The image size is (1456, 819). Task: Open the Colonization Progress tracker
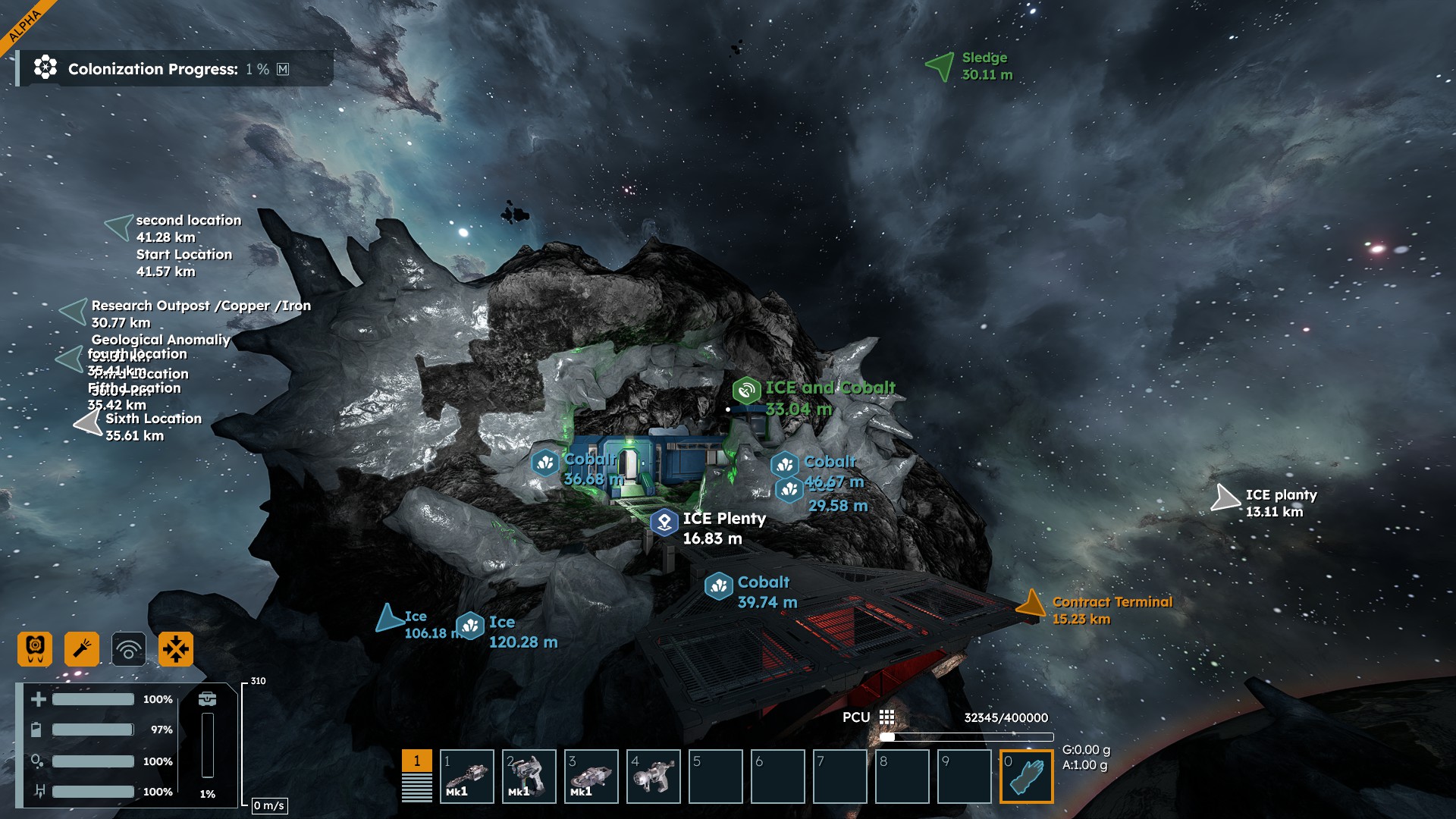(x=173, y=69)
